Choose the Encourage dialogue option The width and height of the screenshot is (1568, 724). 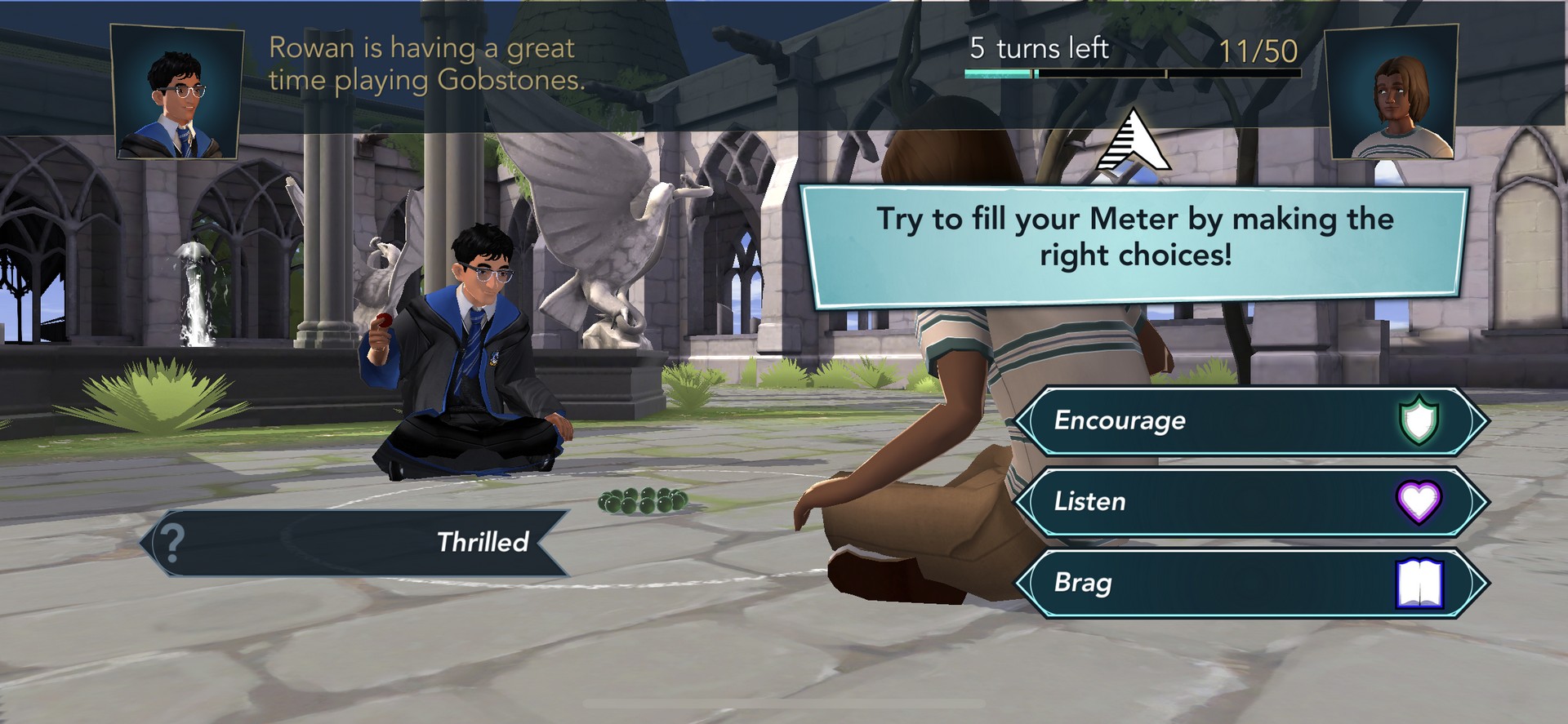point(1249,420)
